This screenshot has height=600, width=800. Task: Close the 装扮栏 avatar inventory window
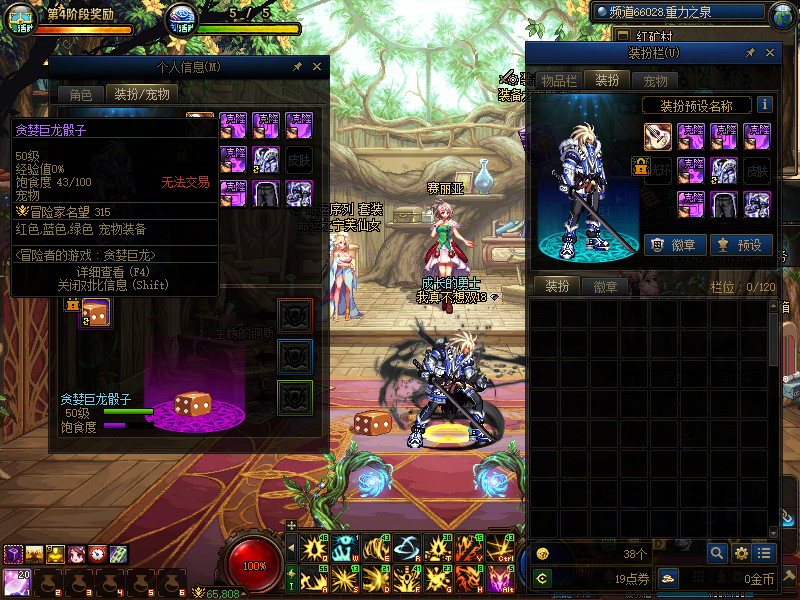(770, 53)
